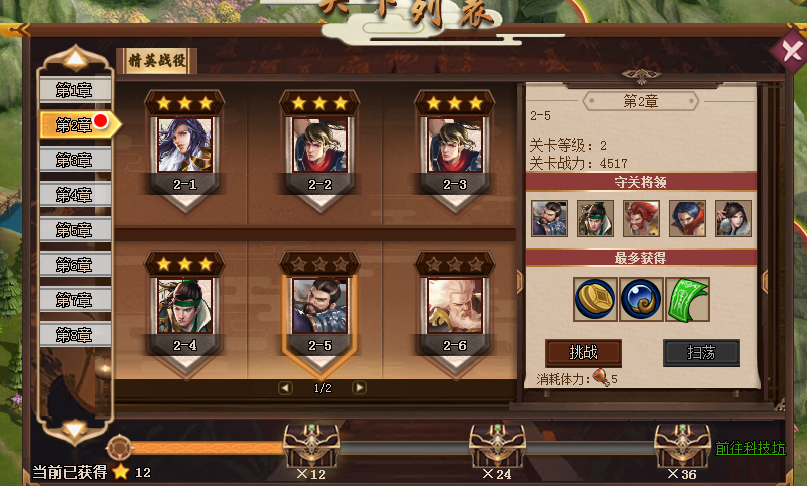Viewport: 807px width, 486px height.
Task: Inspect the gold coin reward icon
Action: tap(595, 299)
